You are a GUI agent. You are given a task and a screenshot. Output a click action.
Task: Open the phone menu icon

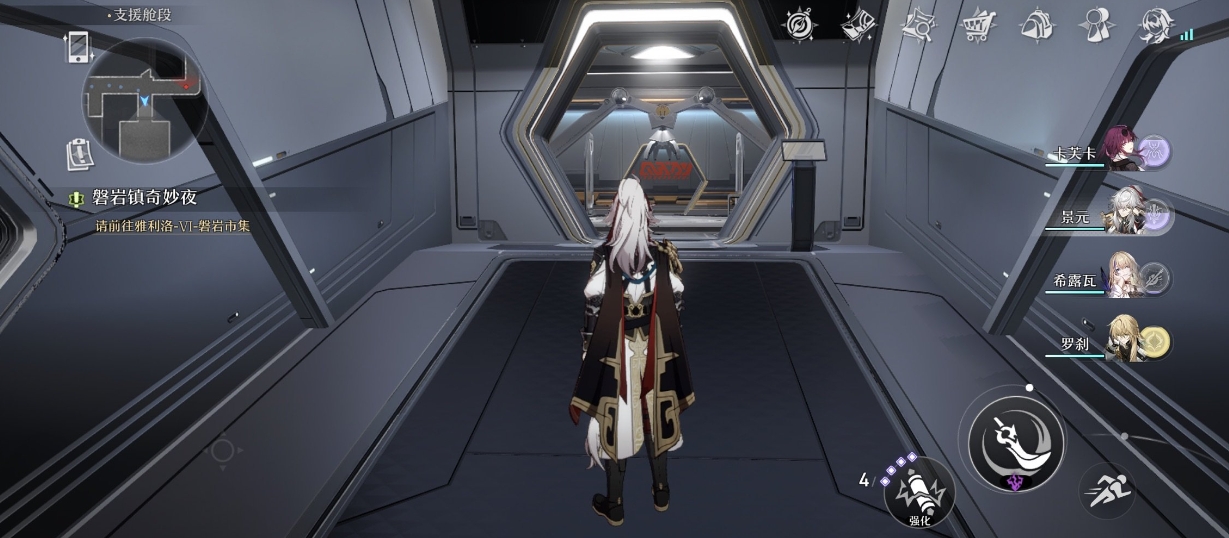coord(77,47)
